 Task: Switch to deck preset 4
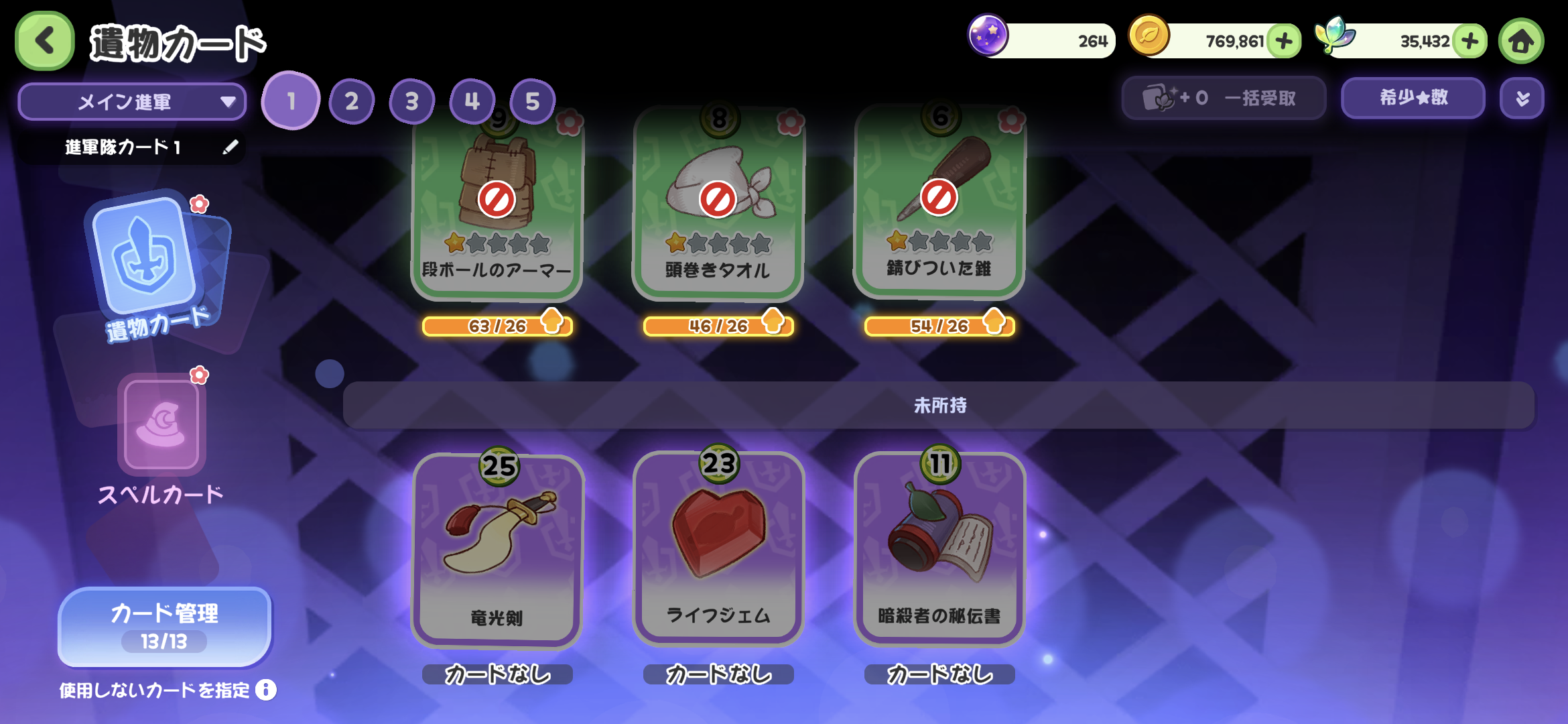click(x=472, y=102)
